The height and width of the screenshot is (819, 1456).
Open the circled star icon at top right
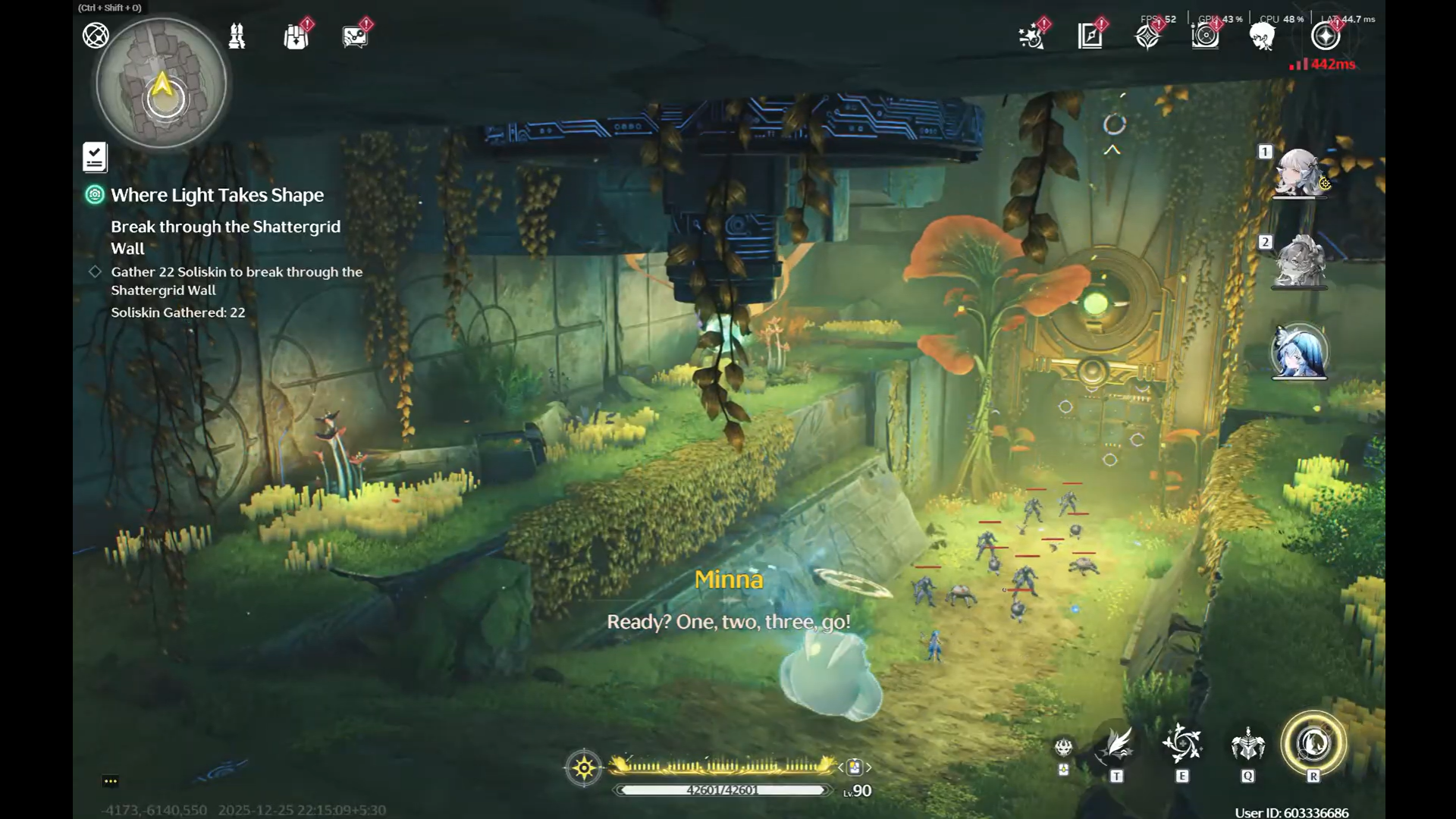(x=1326, y=36)
